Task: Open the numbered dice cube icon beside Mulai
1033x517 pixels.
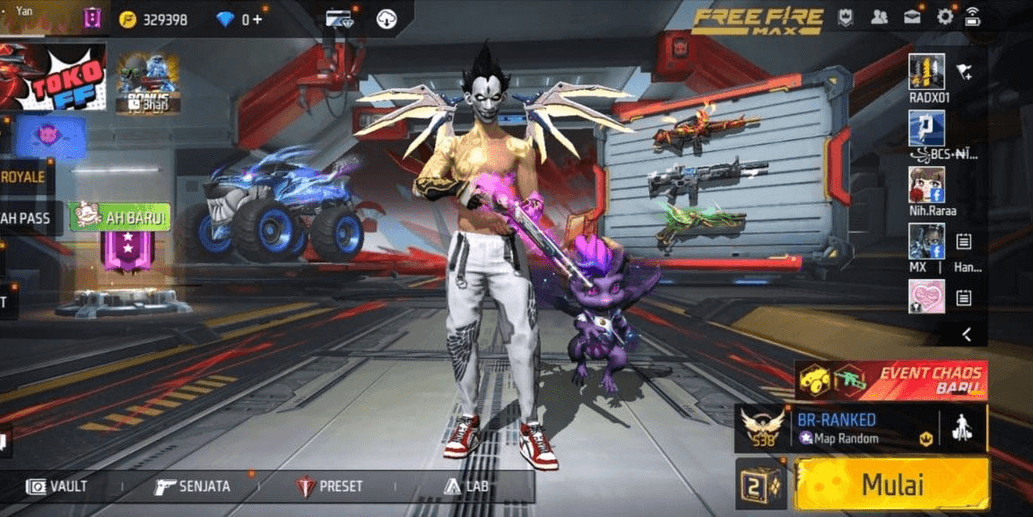Action: (761, 484)
